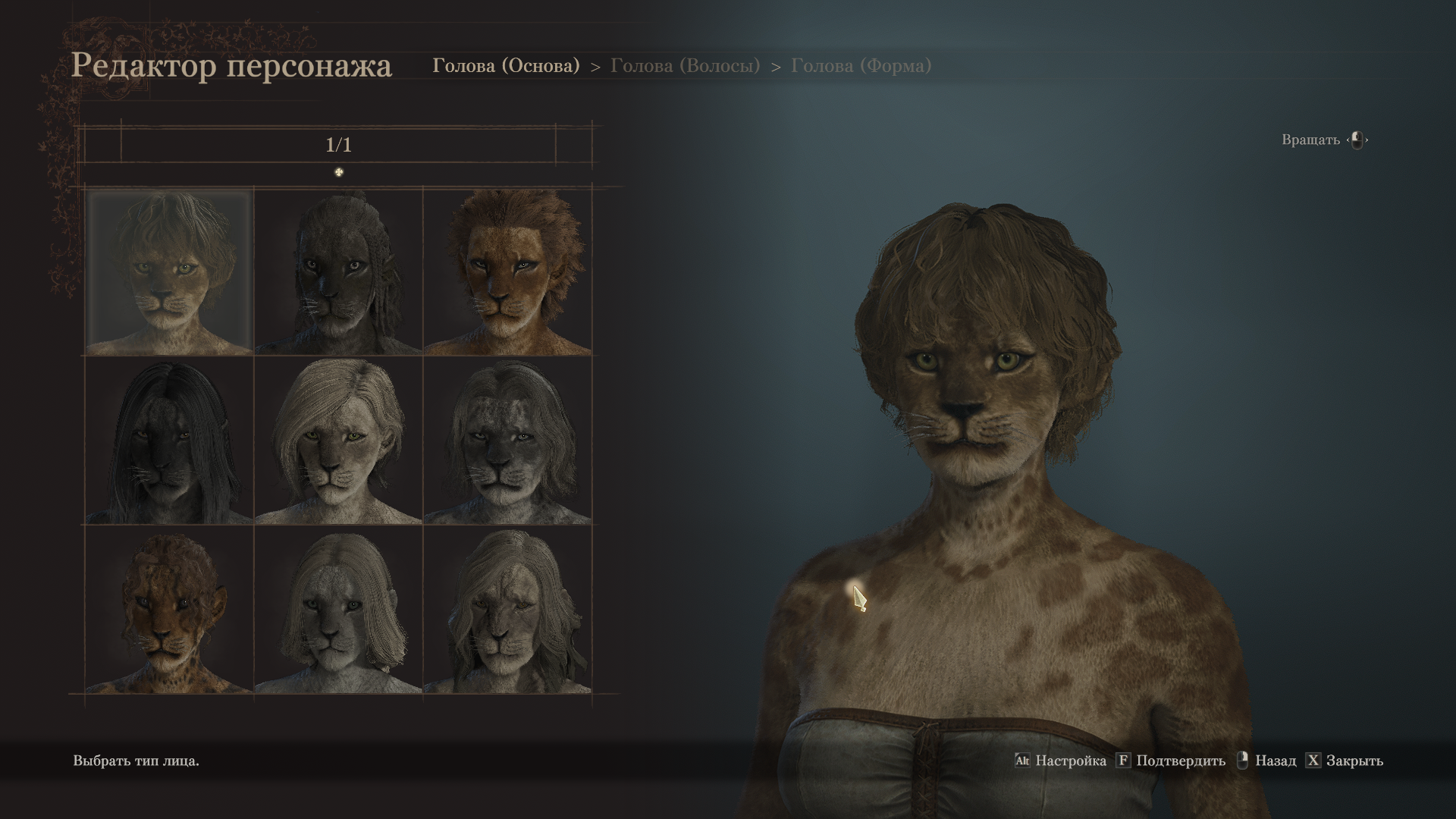Choose the blonde bob-haired pale face preset

pos(338,441)
